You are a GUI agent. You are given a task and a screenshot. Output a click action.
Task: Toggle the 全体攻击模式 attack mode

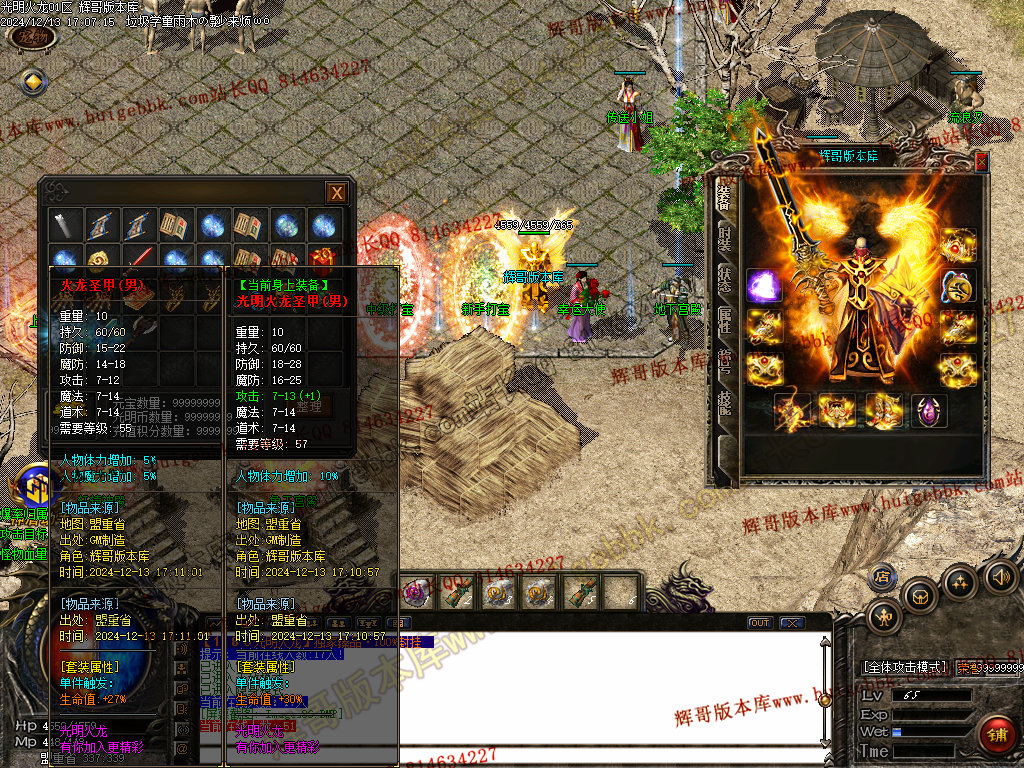(904, 667)
